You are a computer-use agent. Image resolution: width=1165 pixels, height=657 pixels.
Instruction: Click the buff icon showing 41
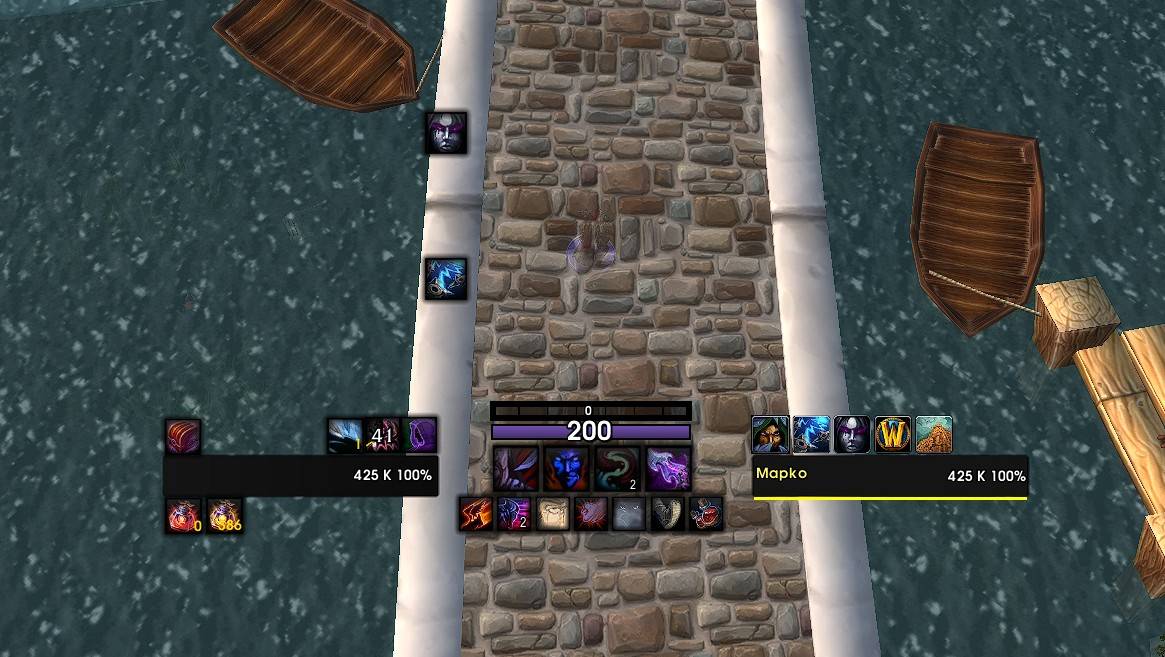[383, 436]
